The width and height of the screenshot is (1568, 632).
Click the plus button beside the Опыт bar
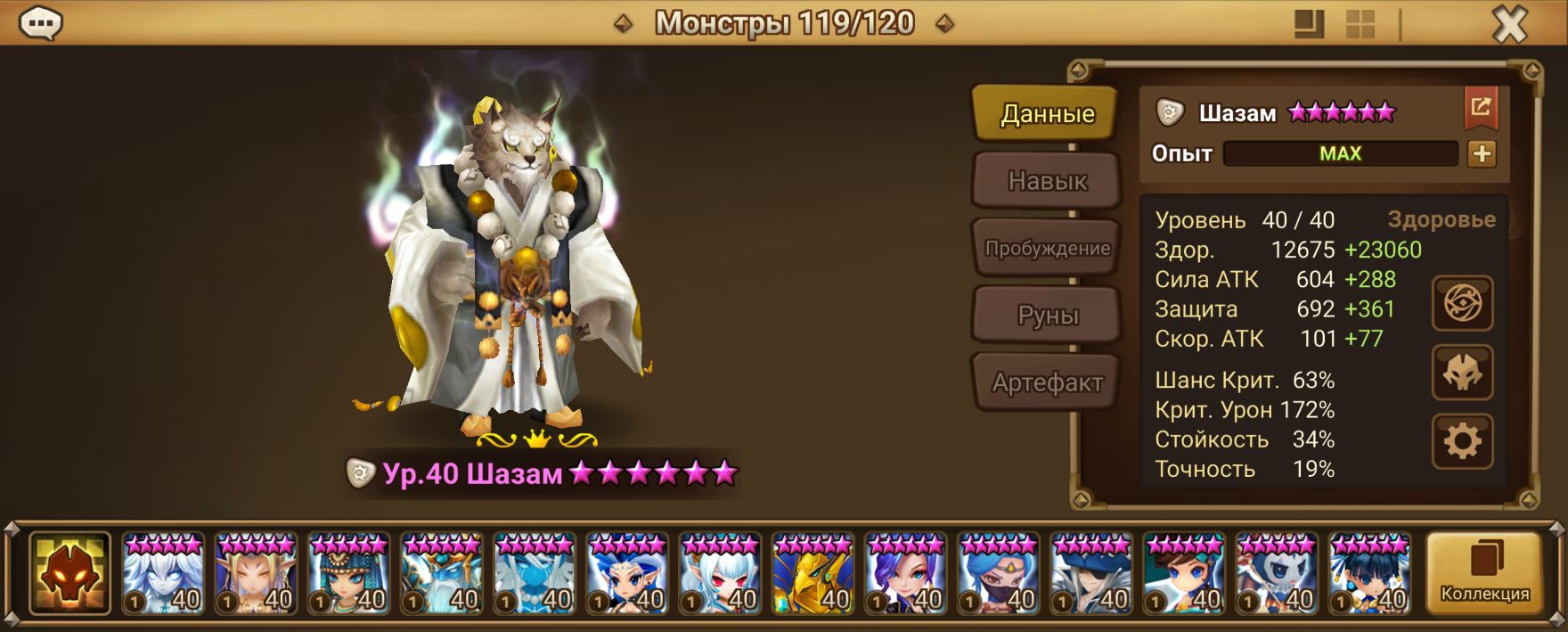click(x=1482, y=154)
